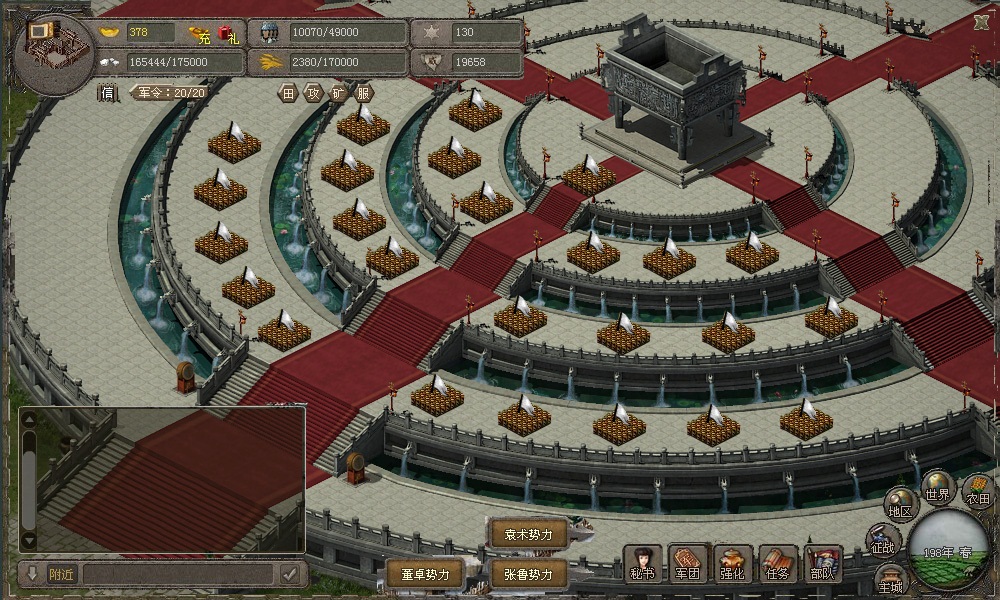Open the 礼 gift box icon
Image resolution: width=1000 pixels, height=600 pixels.
click(228, 35)
